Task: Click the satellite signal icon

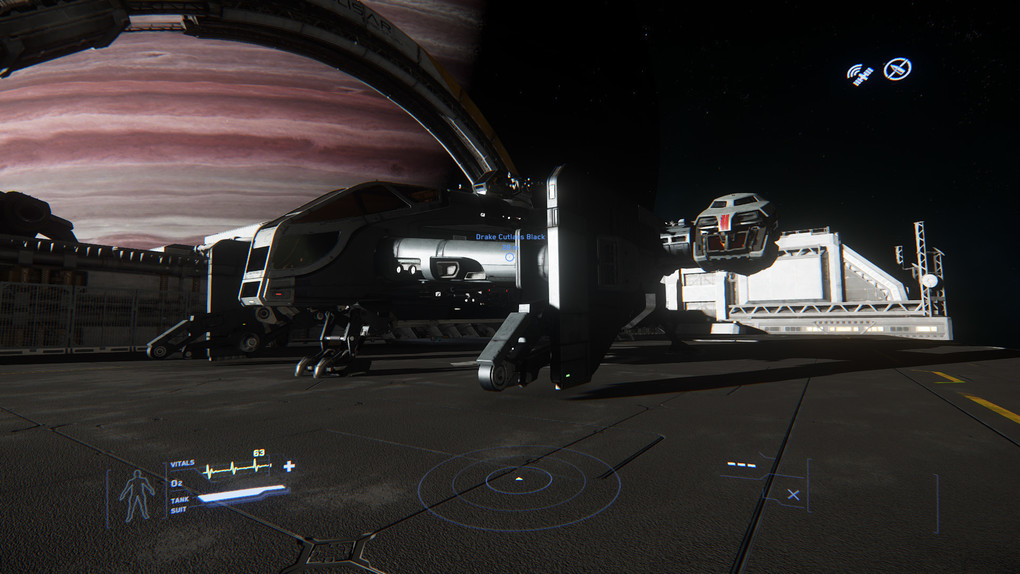Action: [x=860, y=73]
